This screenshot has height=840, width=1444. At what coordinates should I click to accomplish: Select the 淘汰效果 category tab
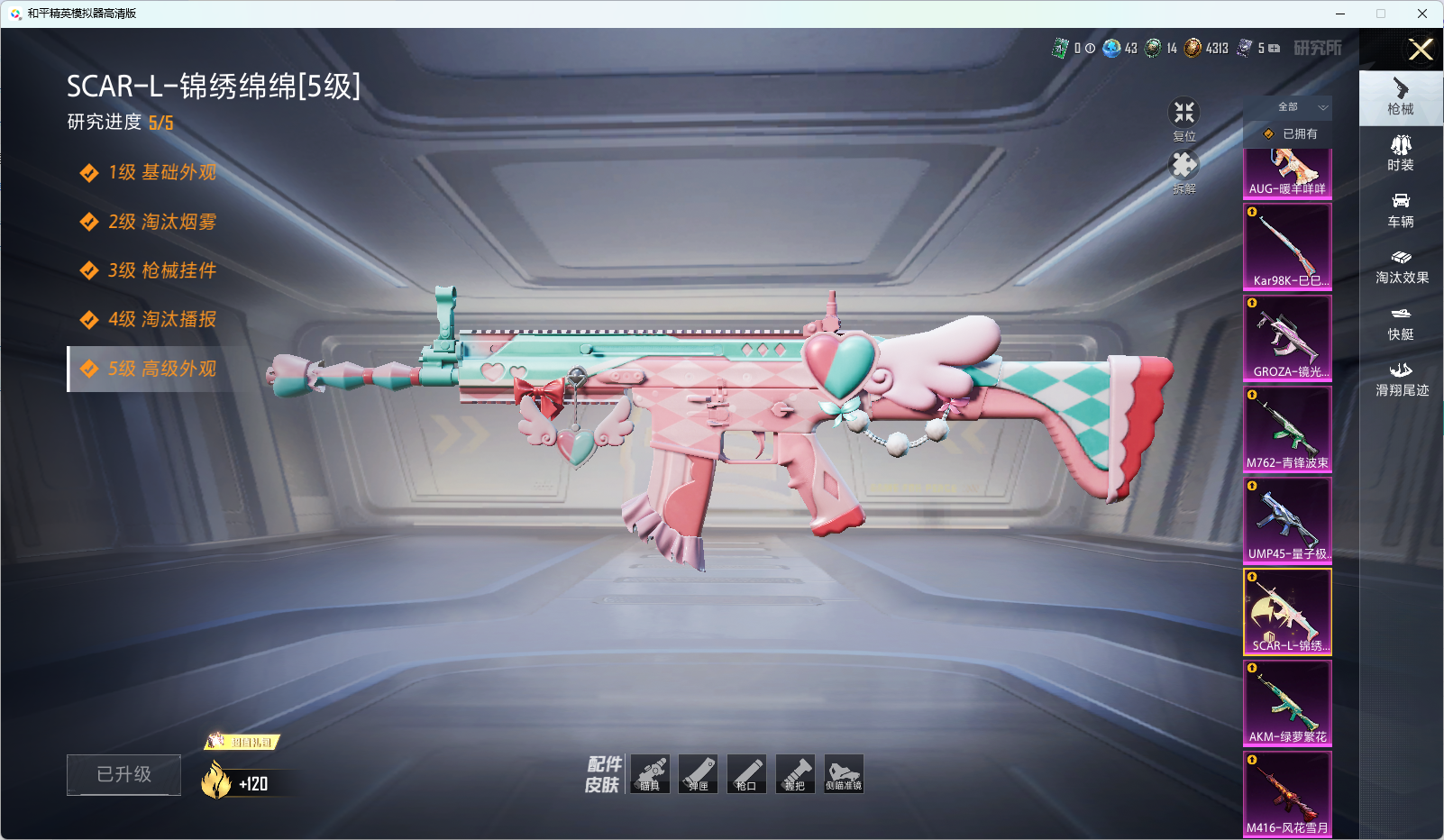[x=1401, y=267]
